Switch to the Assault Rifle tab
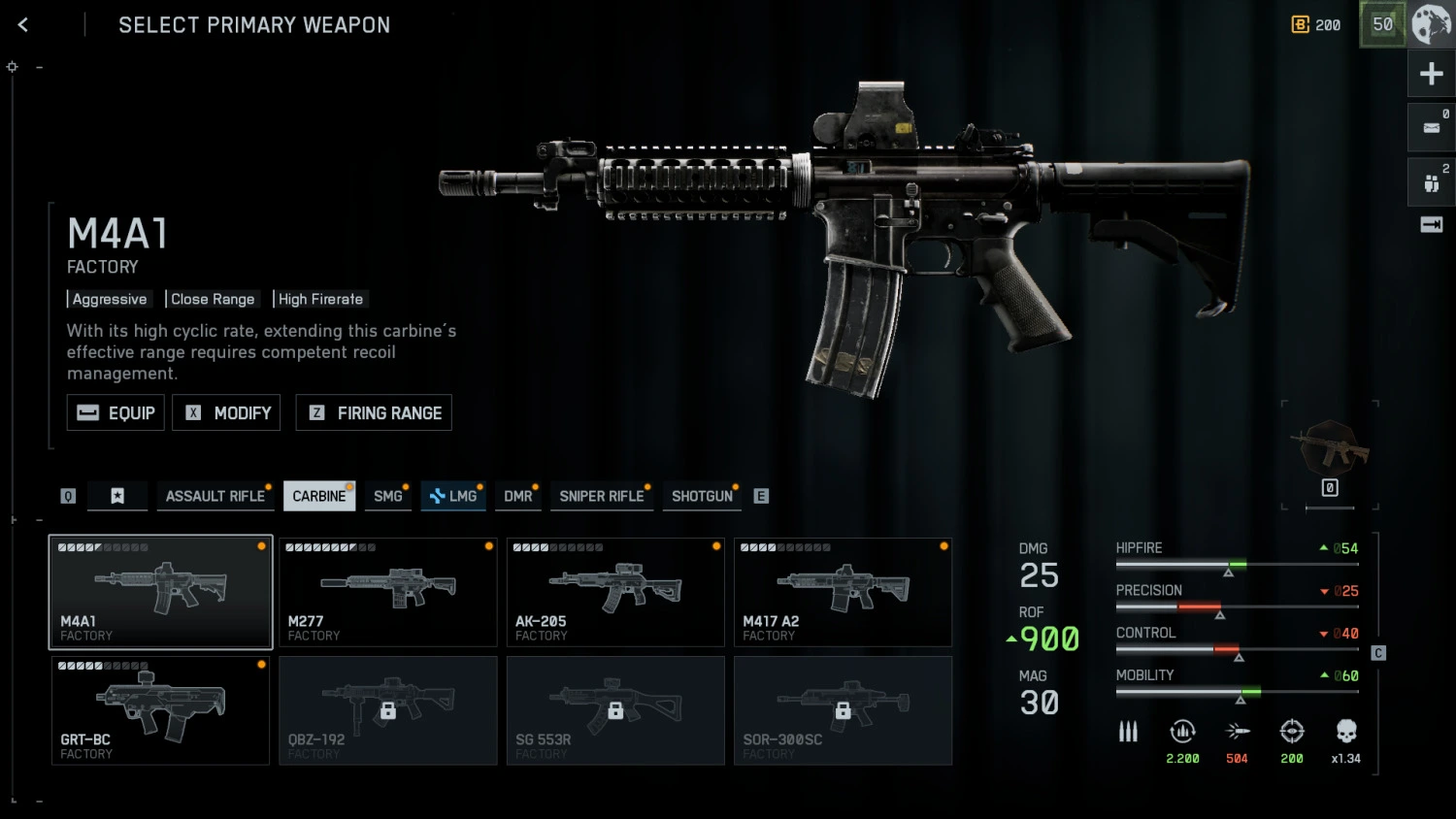The width and height of the screenshot is (1456, 819). (215, 496)
